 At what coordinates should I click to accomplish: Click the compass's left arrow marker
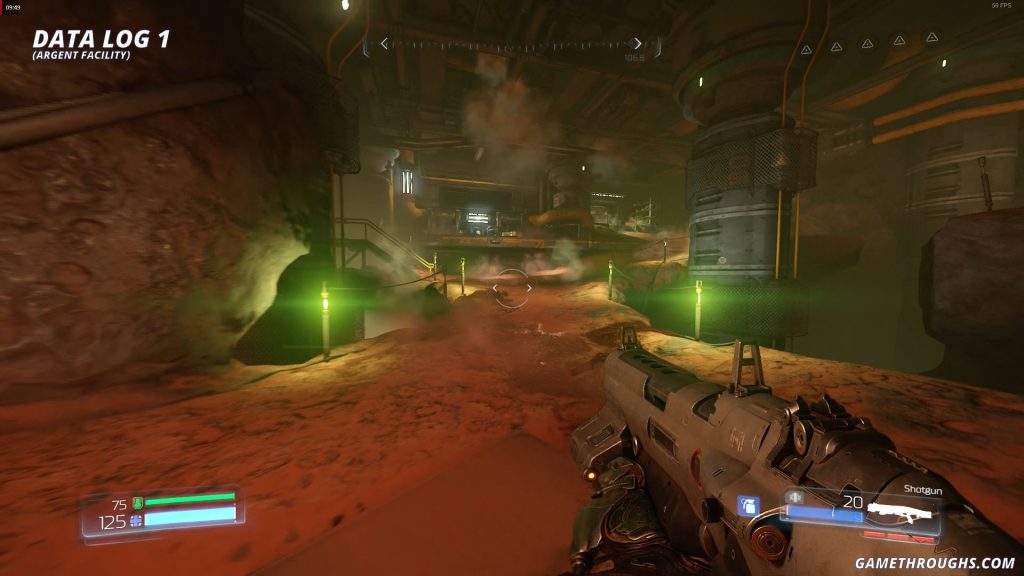pos(384,44)
